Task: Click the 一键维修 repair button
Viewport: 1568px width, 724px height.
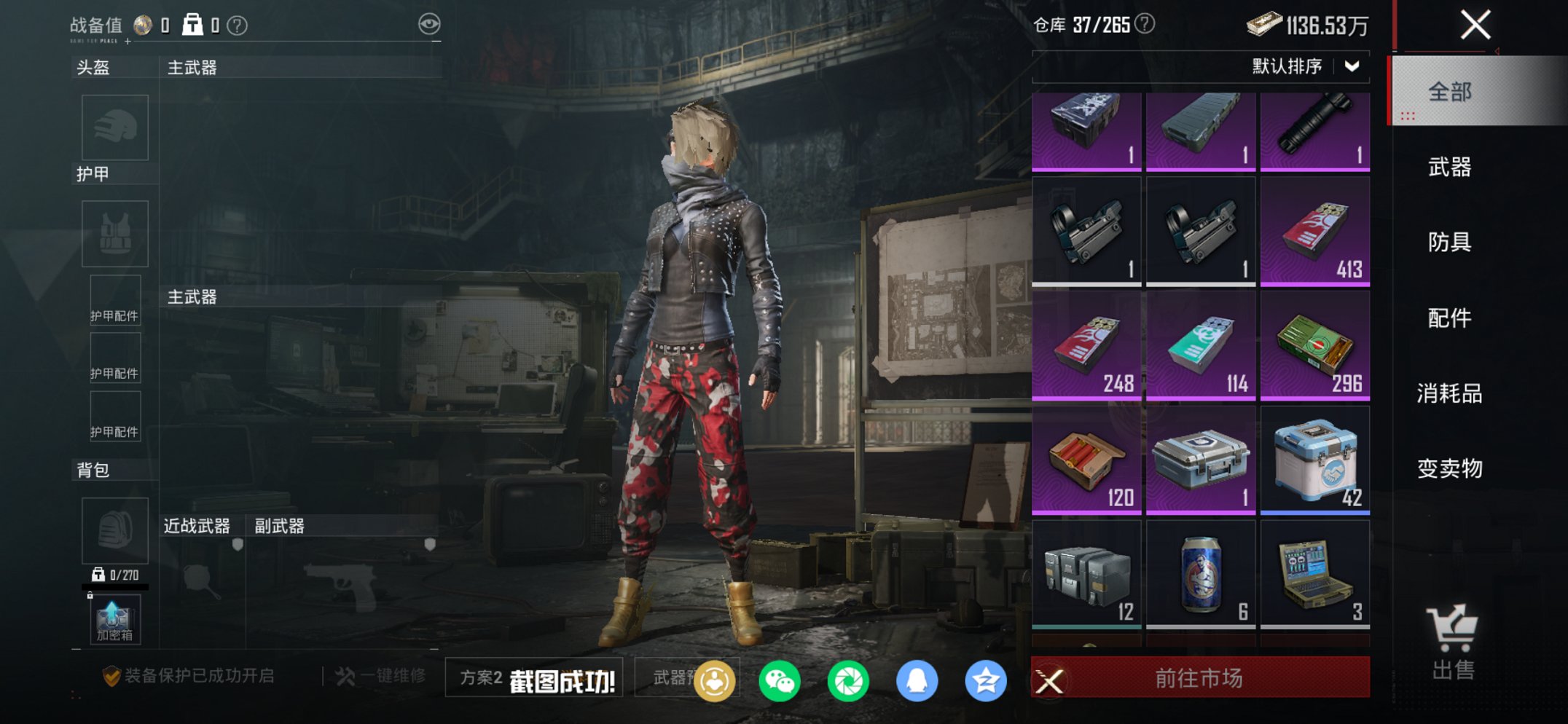Action: coord(383,674)
